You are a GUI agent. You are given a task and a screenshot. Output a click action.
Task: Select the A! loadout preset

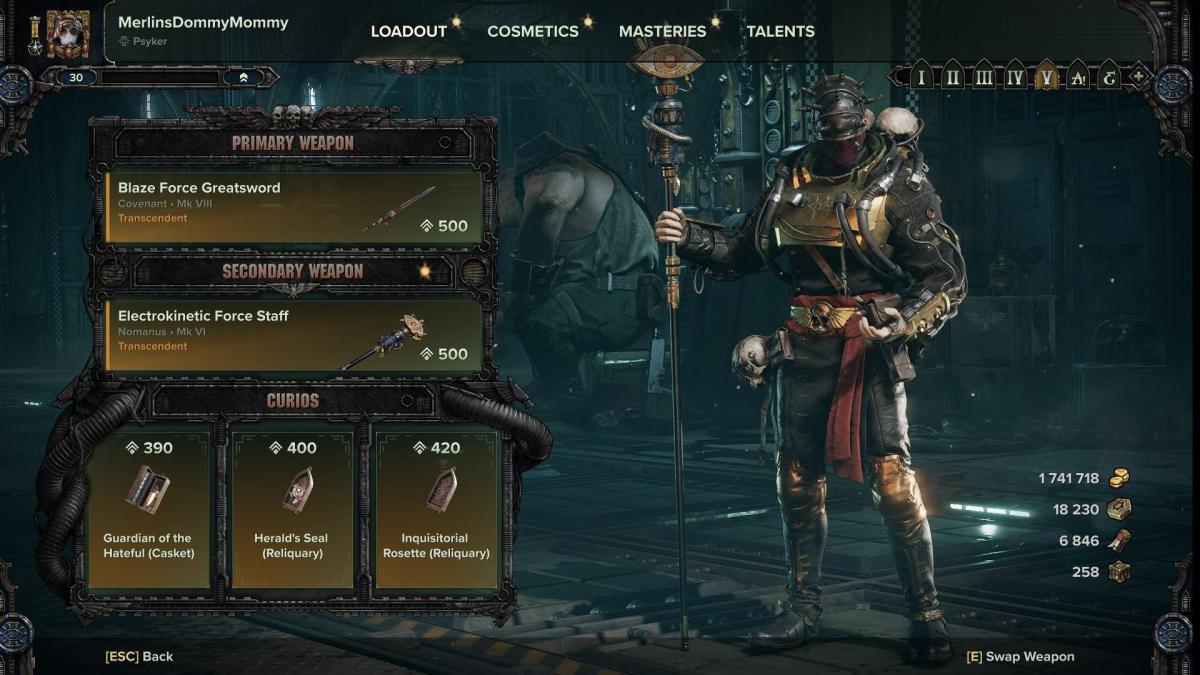tap(1077, 76)
